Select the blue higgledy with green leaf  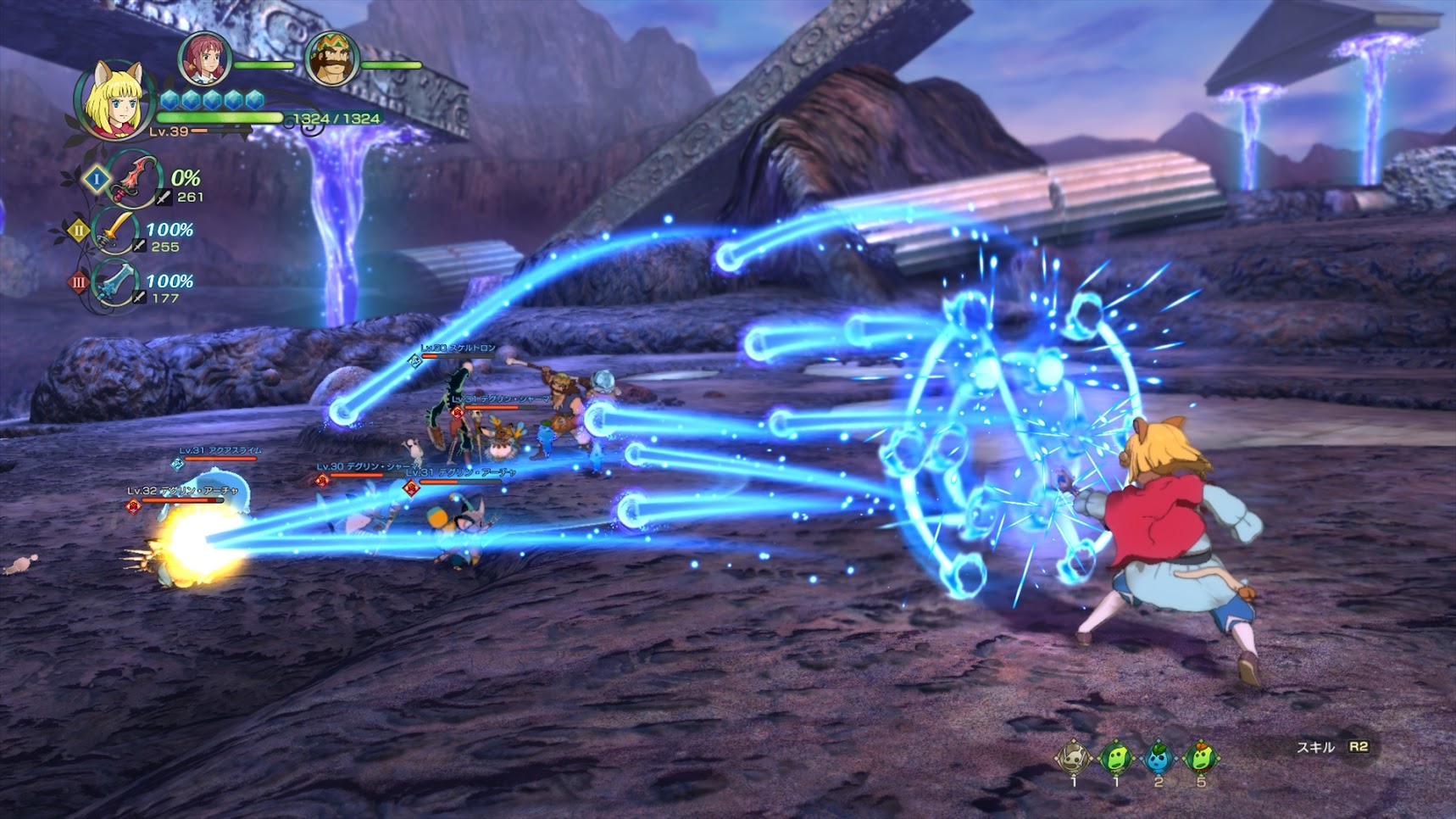point(1158,757)
